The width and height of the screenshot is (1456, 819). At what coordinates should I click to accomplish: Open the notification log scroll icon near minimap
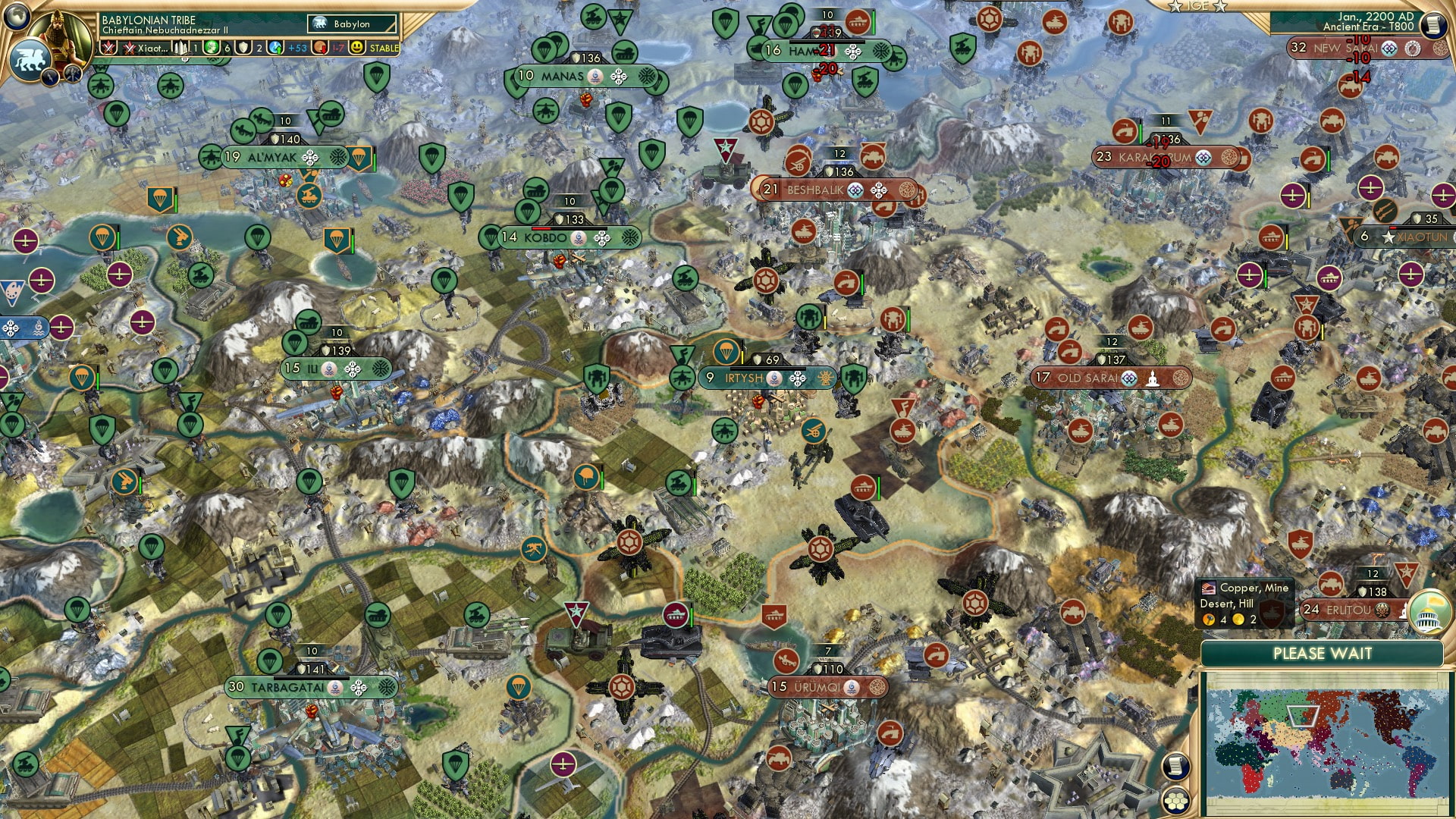tap(1176, 766)
